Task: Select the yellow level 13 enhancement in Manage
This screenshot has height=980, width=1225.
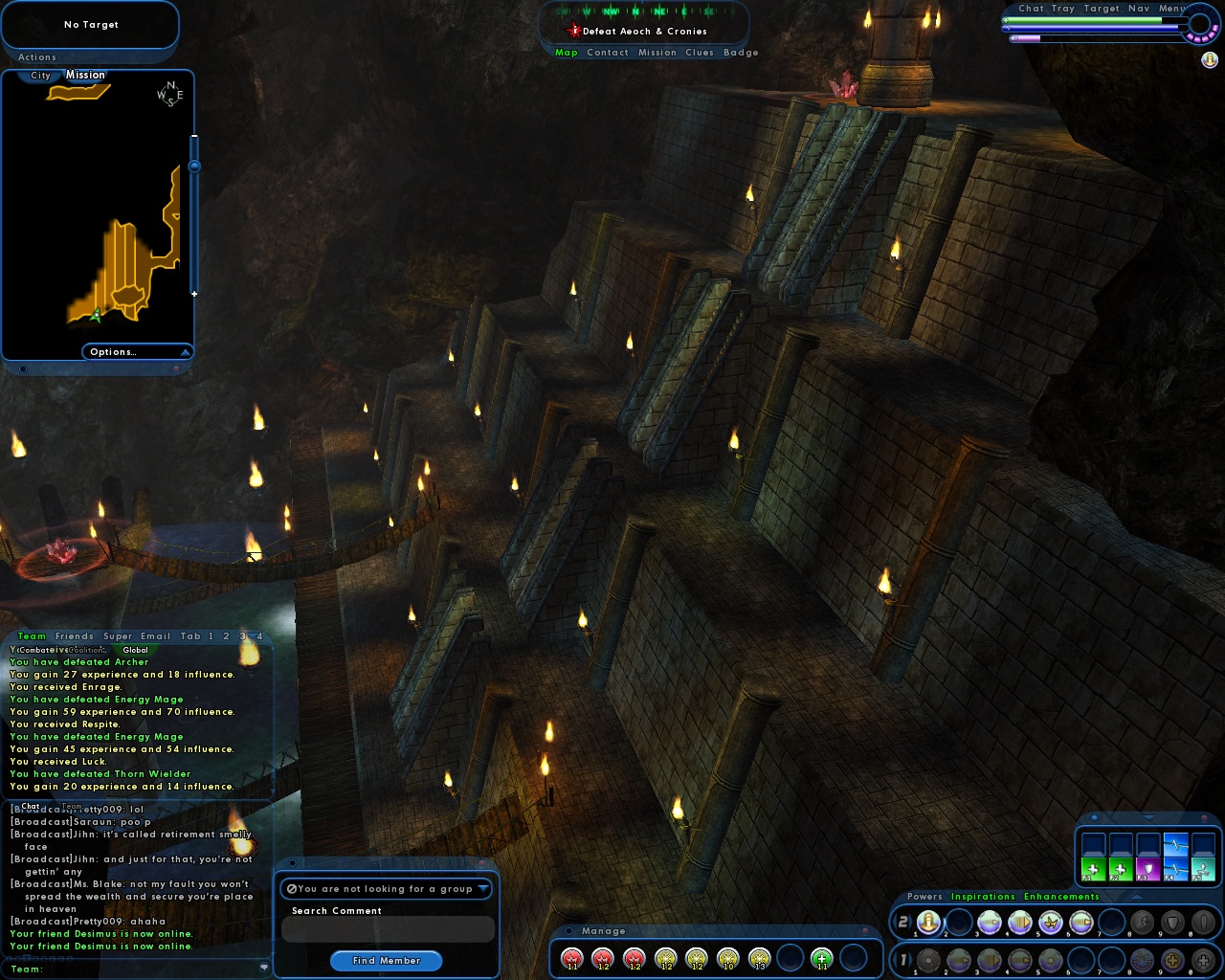Action: pos(761,959)
